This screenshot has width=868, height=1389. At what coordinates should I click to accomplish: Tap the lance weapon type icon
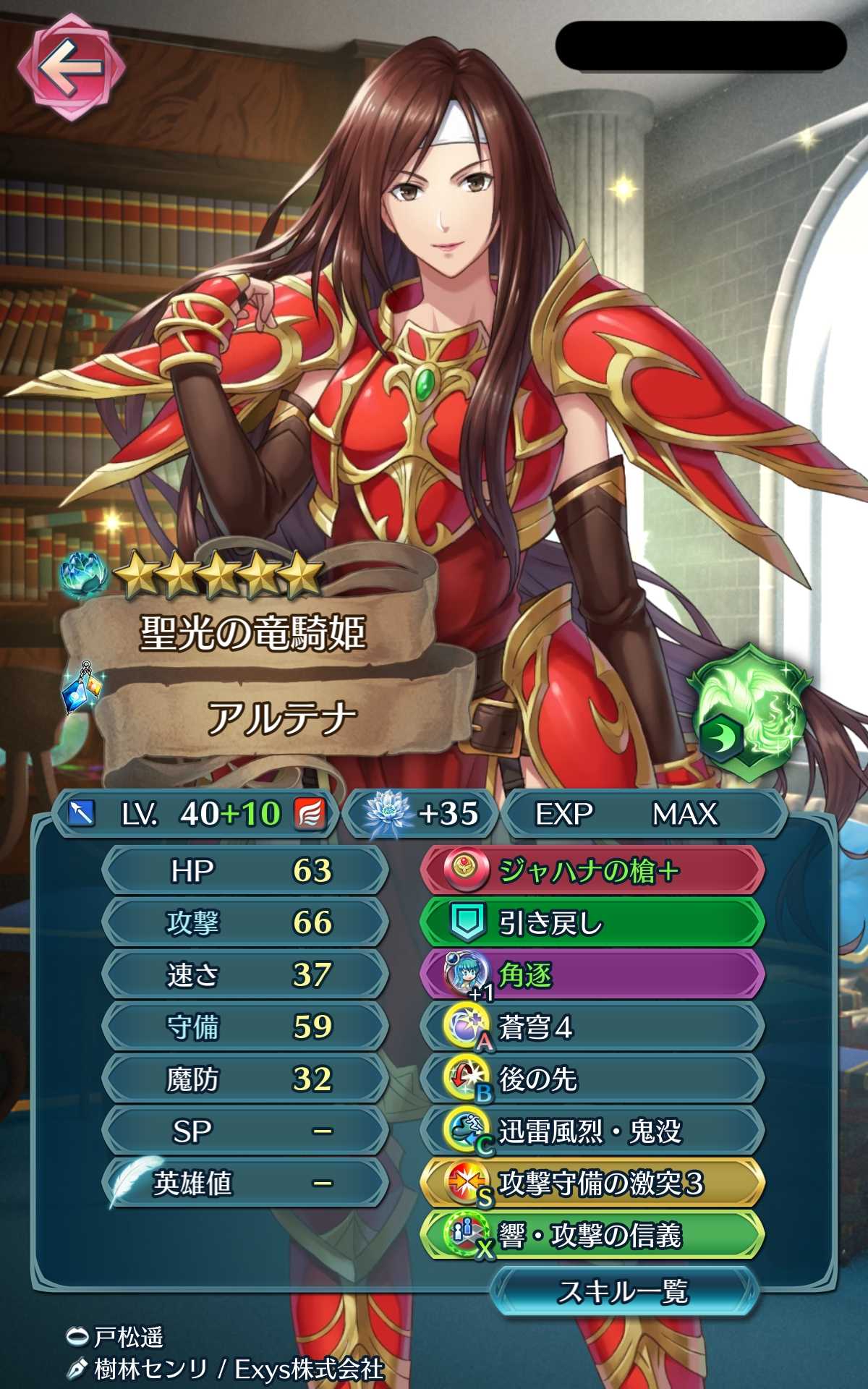pos(81,814)
